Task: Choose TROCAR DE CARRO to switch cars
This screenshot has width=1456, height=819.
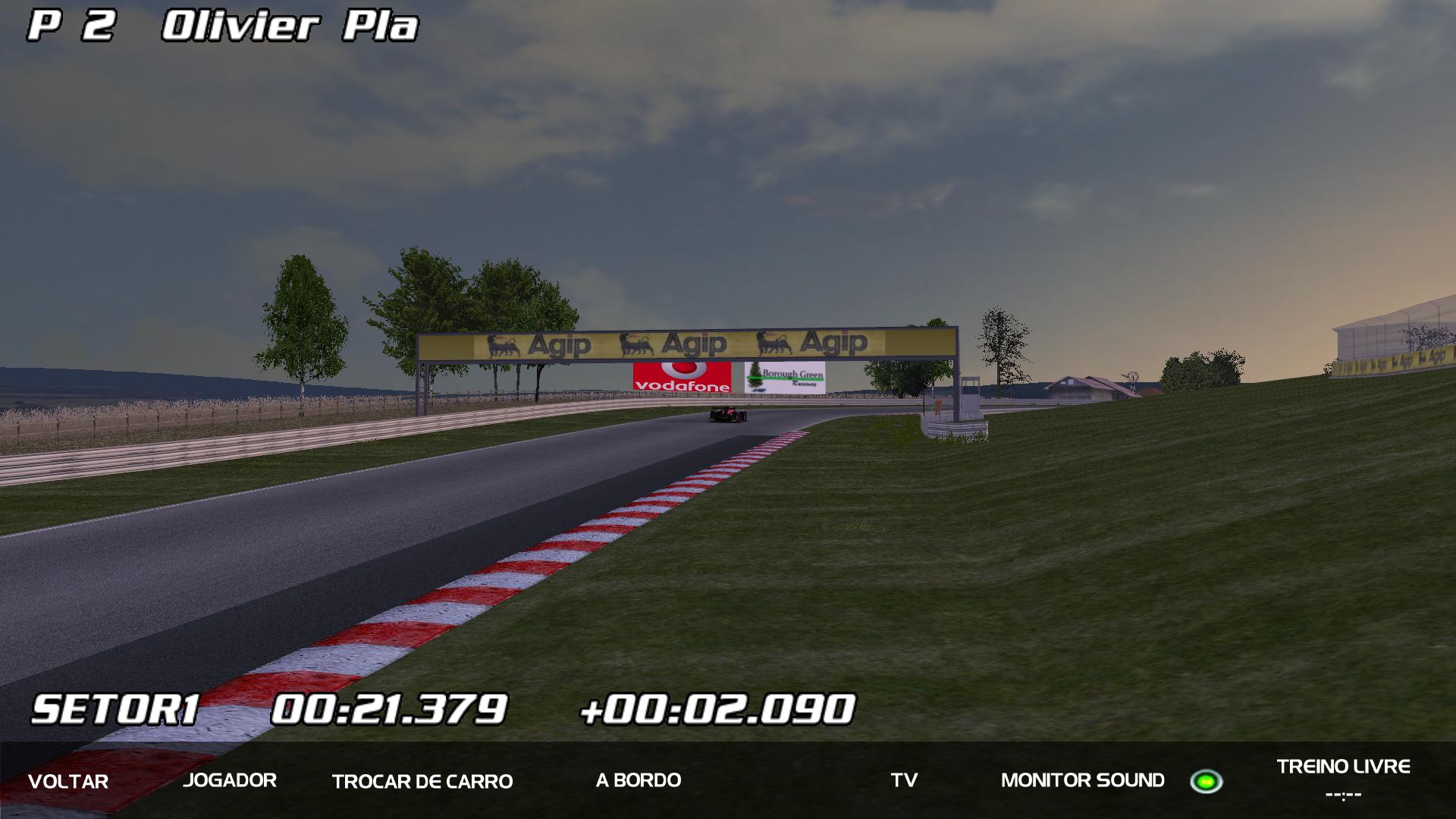Action: [x=422, y=781]
